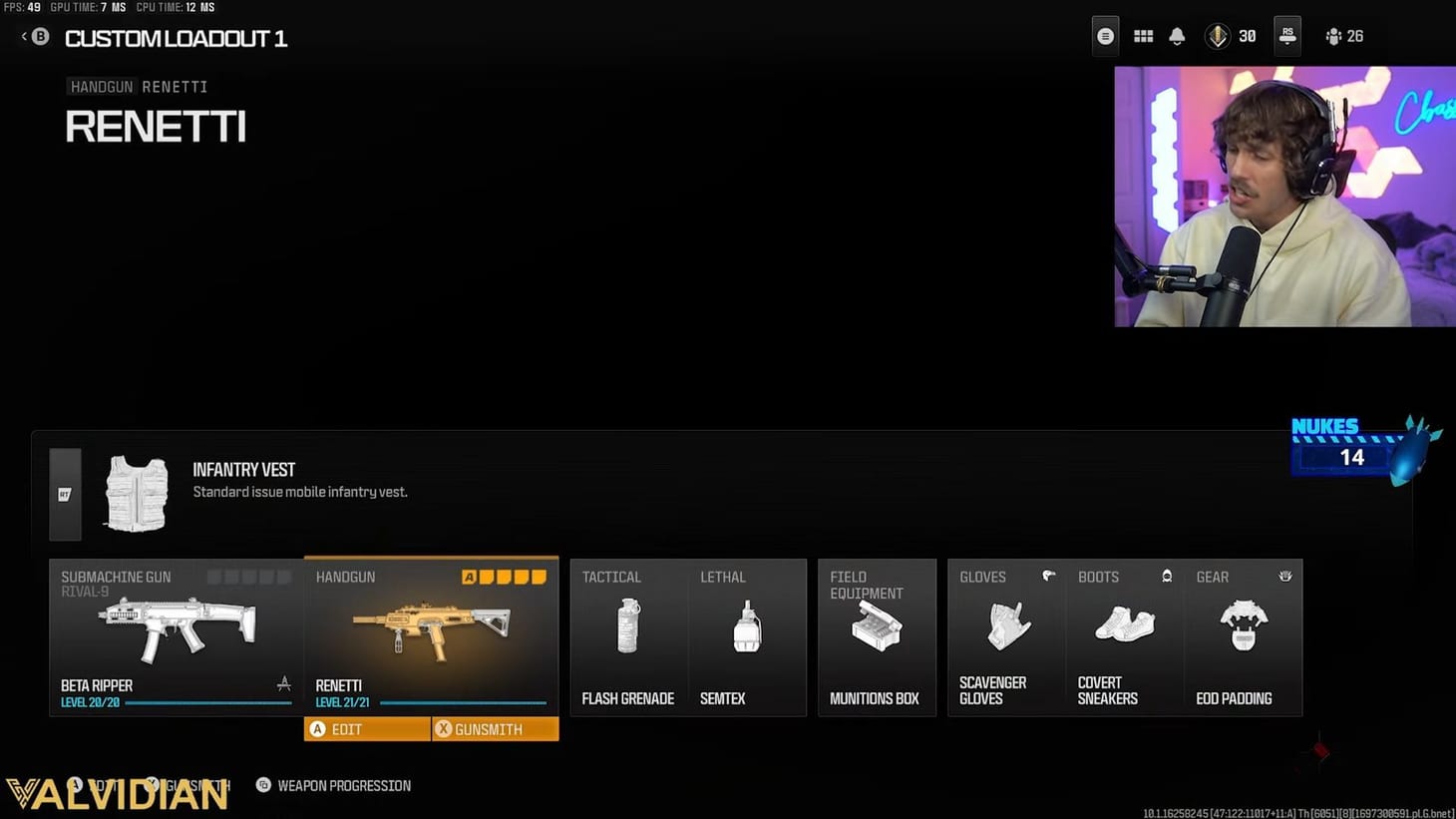Screen dimensions: 1456x819
Task: Click the CoD Points balance icon
Action: pyautogui.click(x=1221, y=36)
